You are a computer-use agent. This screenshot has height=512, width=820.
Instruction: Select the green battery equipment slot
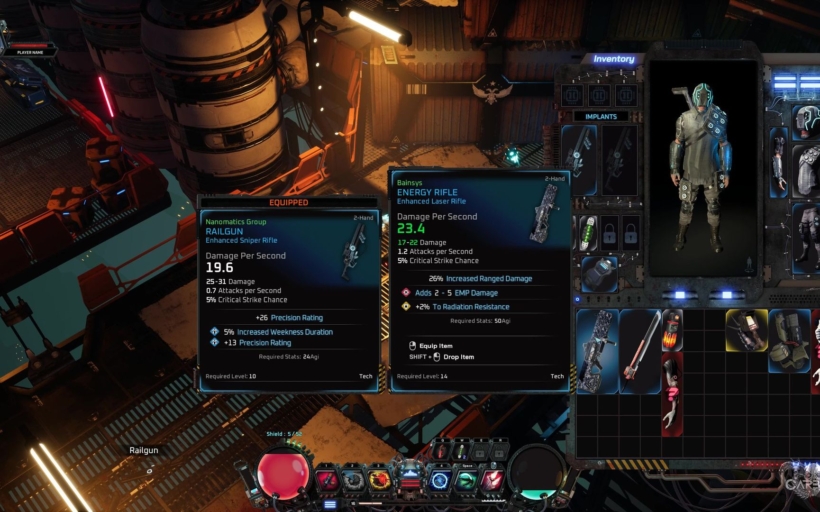(x=590, y=232)
